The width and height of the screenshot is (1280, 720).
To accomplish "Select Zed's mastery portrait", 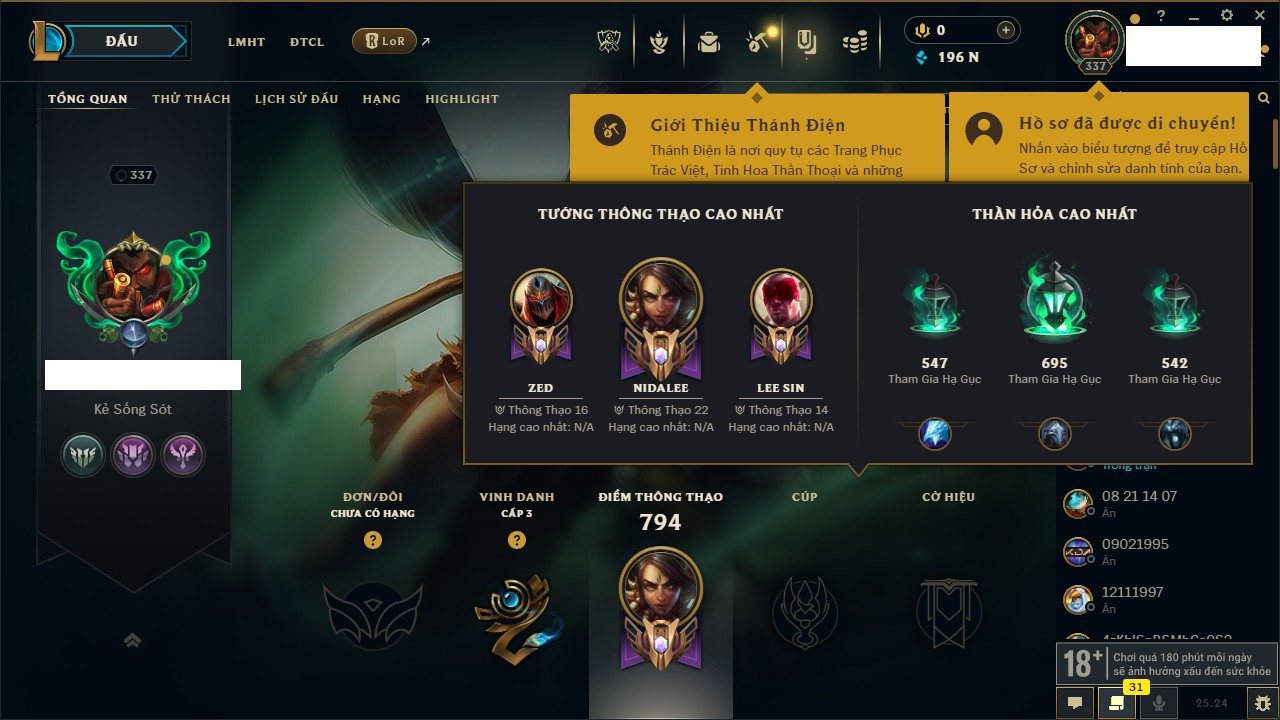I will click(x=540, y=302).
